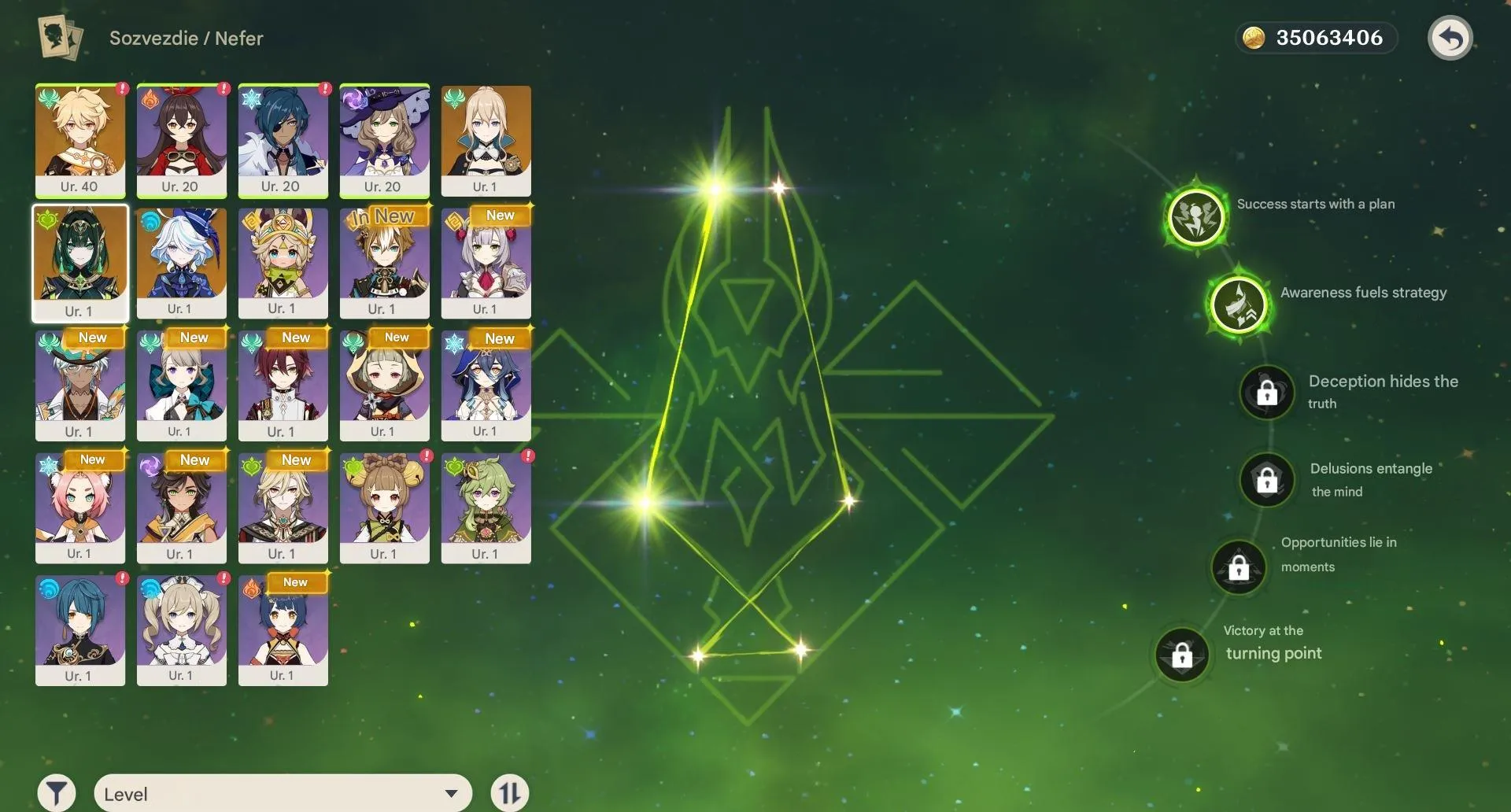
Task: Select Amber's Ur. 20 portrait
Action: (181, 140)
